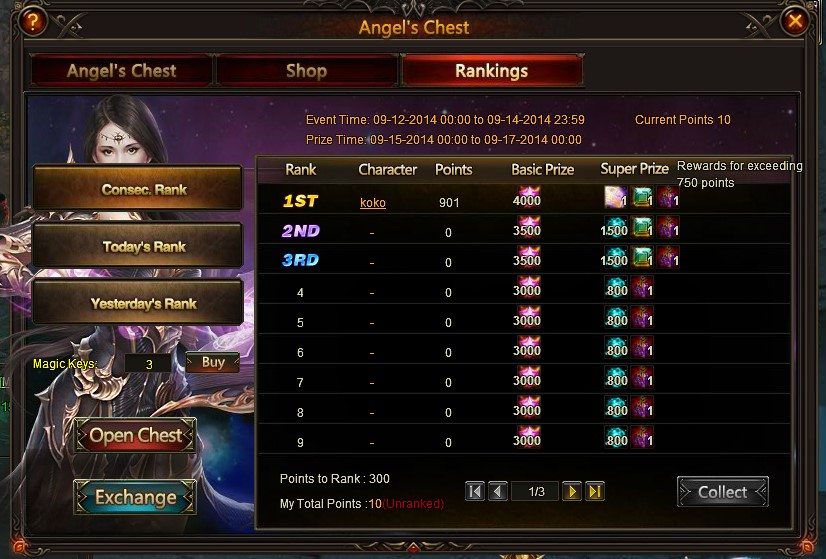826x559 pixels.
Task: Go to the next rankings page
Action: pos(571,491)
